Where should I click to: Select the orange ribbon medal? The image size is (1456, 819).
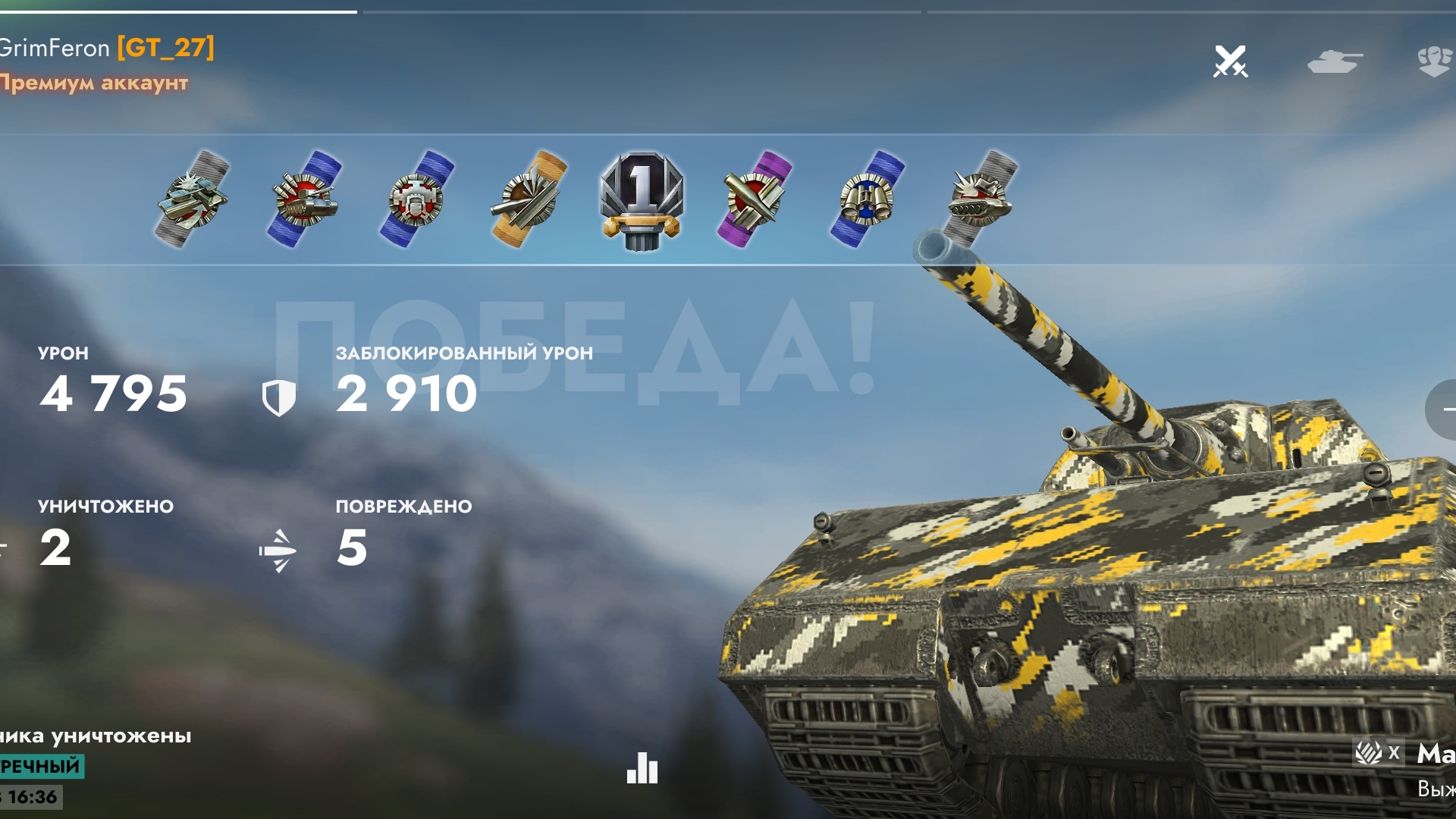(x=529, y=199)
